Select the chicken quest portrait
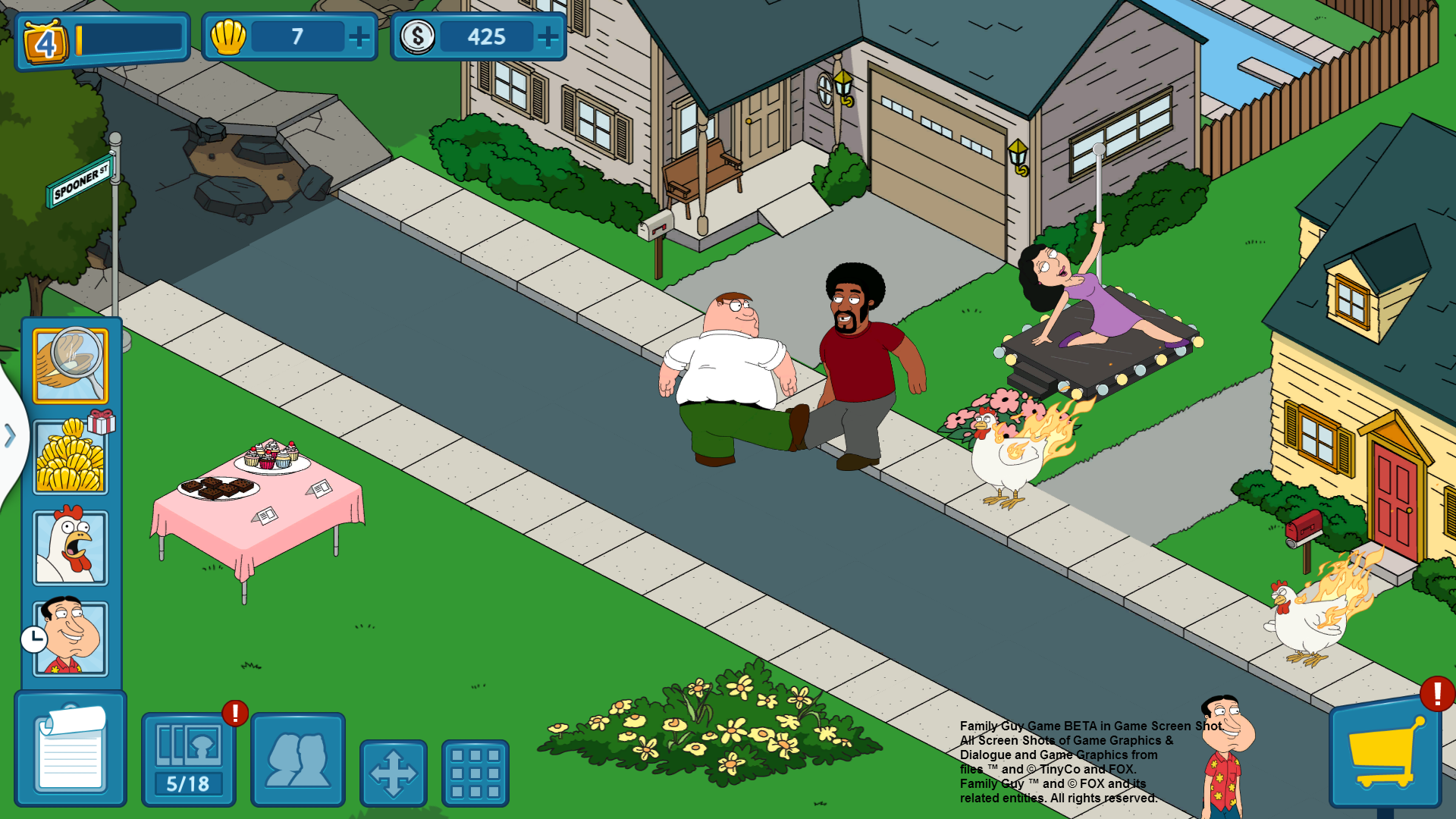The image size is (1456, 819). pyautogui.click(x=71, y=548)
